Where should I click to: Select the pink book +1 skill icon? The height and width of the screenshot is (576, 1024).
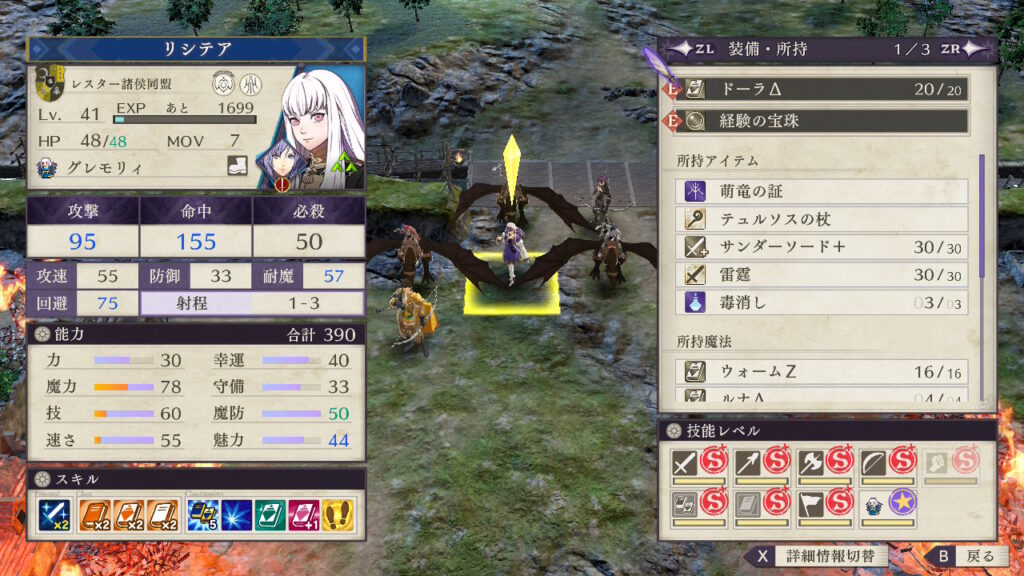[304, 515]
